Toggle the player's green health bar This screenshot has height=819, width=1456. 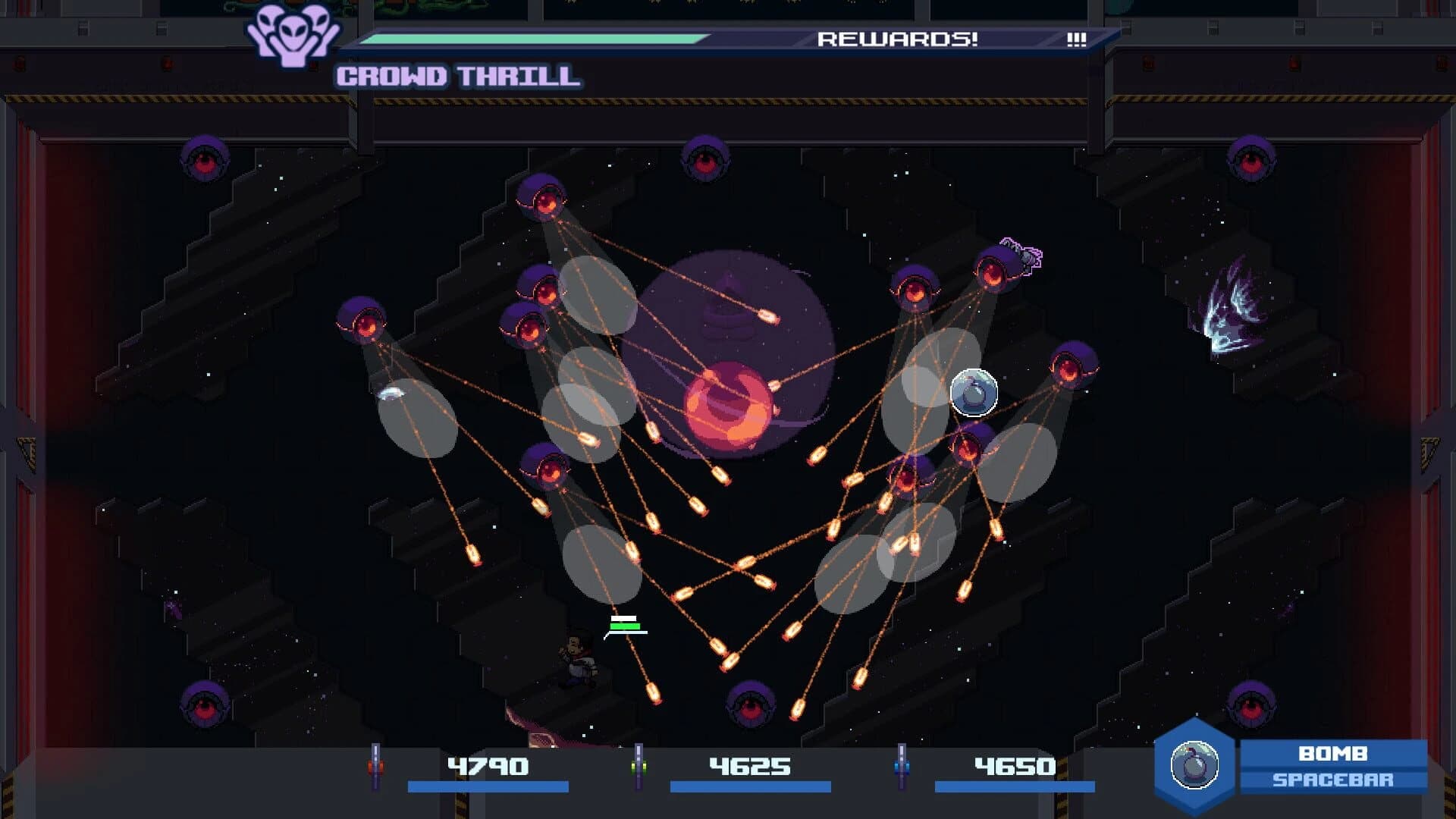(x=625, y=628)
